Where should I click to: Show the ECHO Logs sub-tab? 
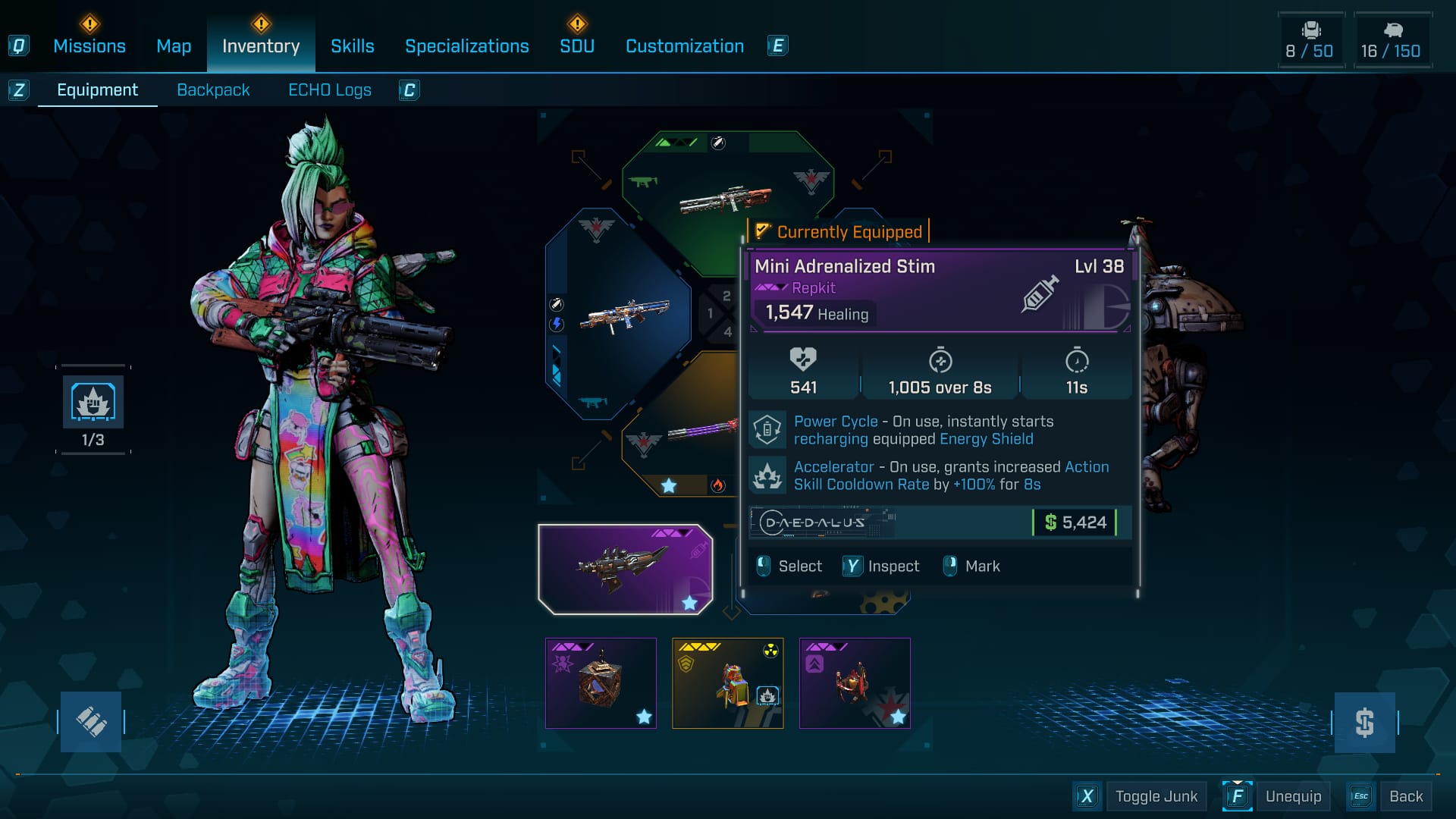329,90
